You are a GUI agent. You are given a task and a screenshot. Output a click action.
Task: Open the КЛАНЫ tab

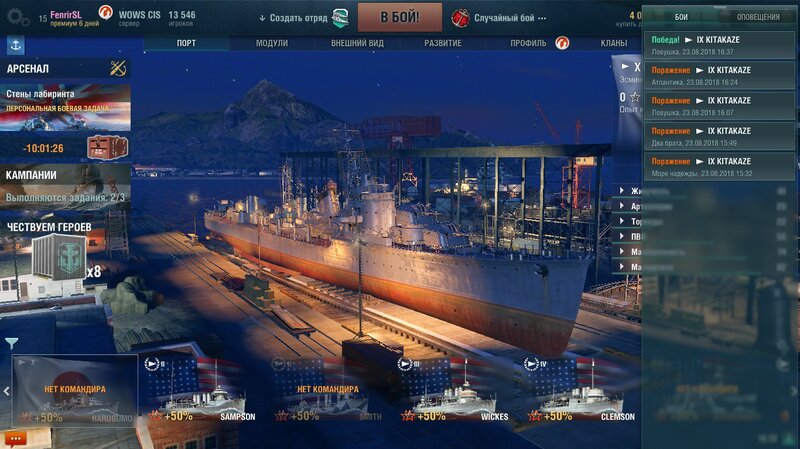[614, 43]
